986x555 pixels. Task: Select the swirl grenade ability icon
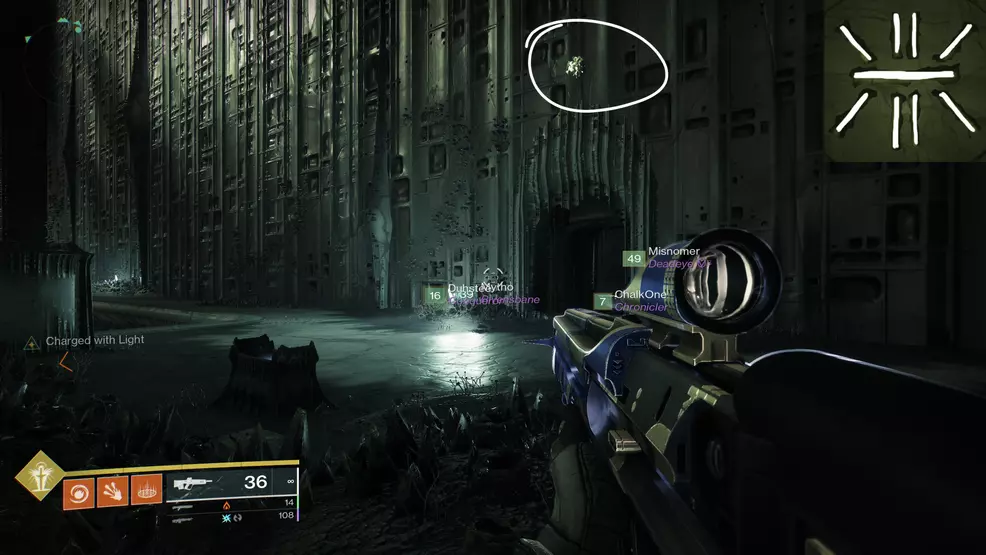(78, 493)
